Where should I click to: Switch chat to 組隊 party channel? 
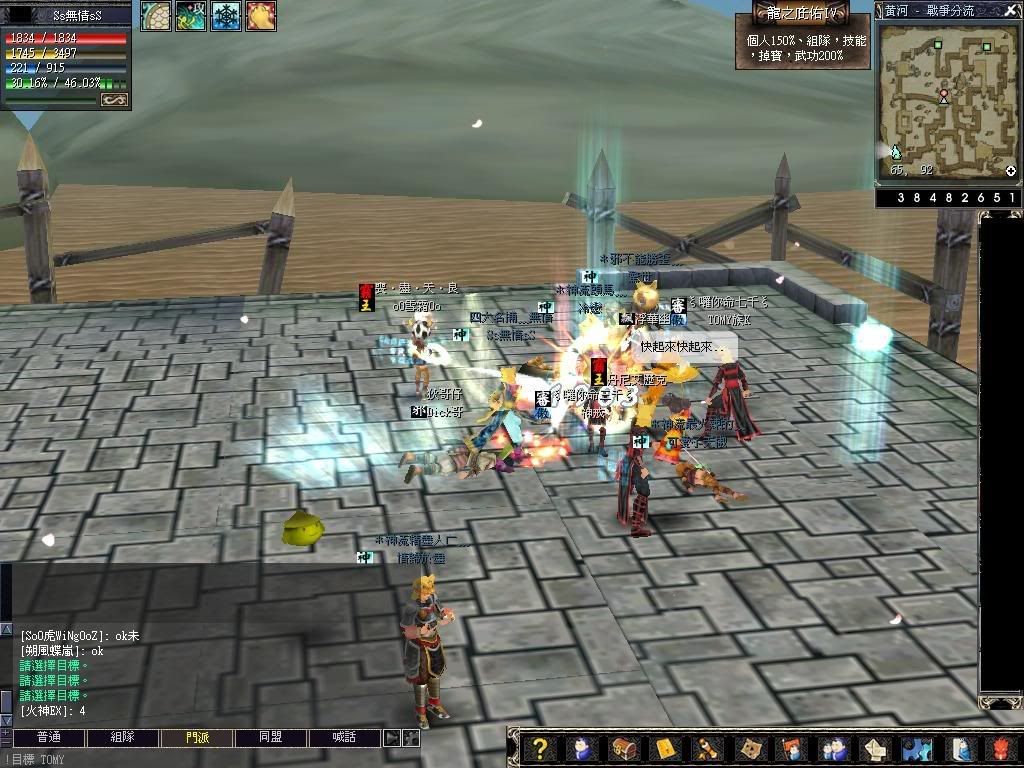[x=122, y=737]
